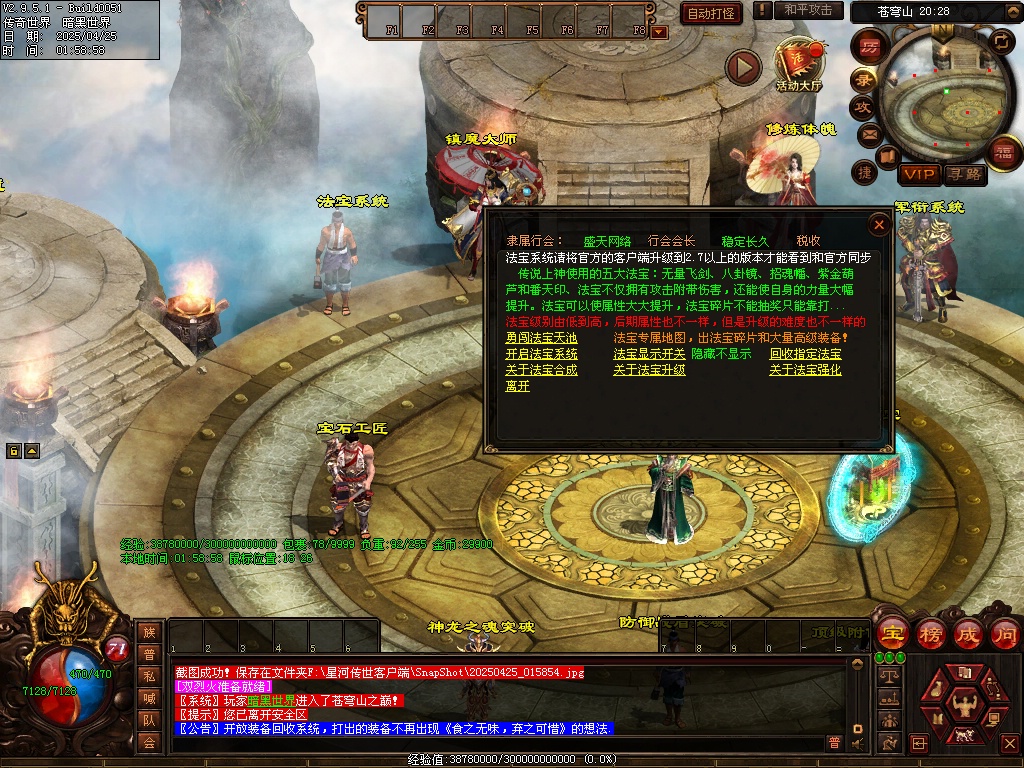Choose 关于法宝强化 in the dialogue
This screenshot has width=1024, height=768.
pyautogui.click(x=805, y=370)
